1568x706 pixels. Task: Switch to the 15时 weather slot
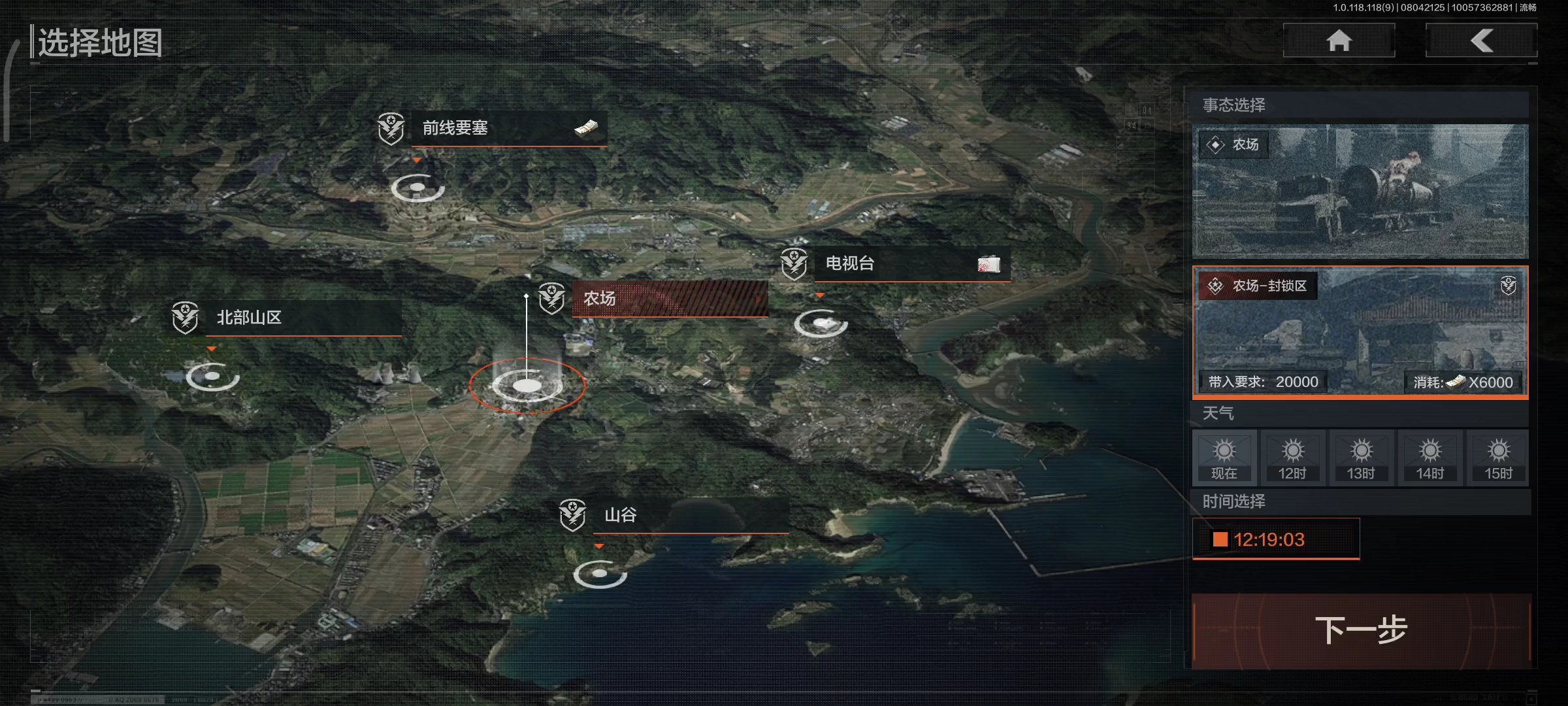(1497, 457)
